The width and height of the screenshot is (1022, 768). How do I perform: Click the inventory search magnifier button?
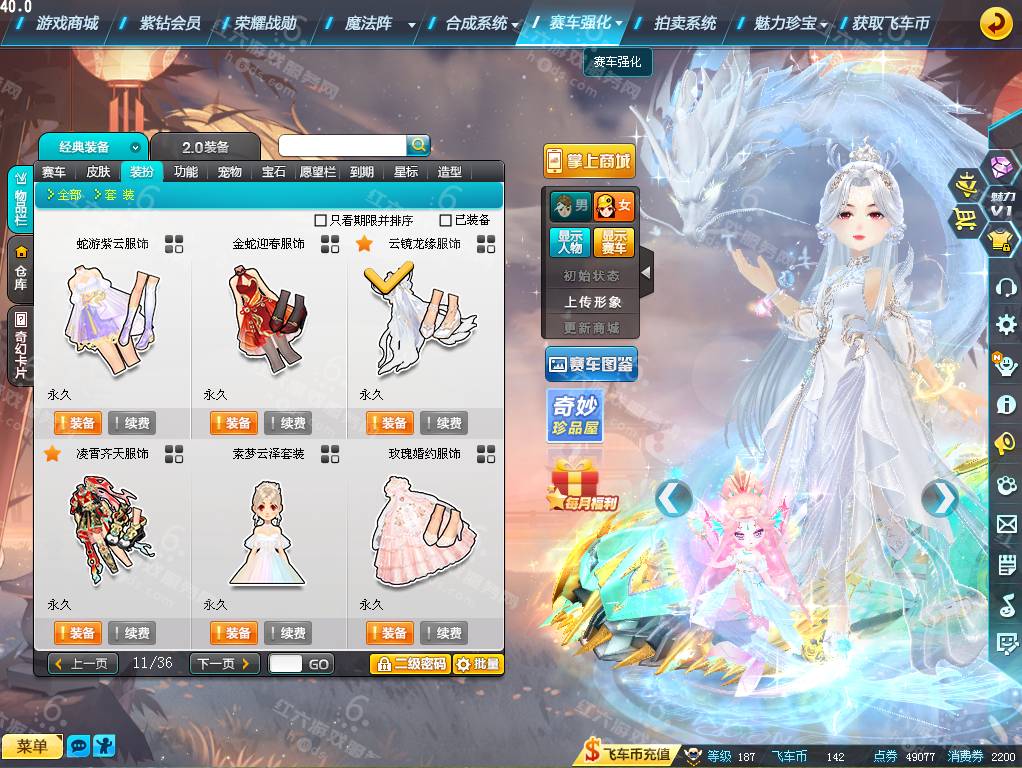pos(418,145)
